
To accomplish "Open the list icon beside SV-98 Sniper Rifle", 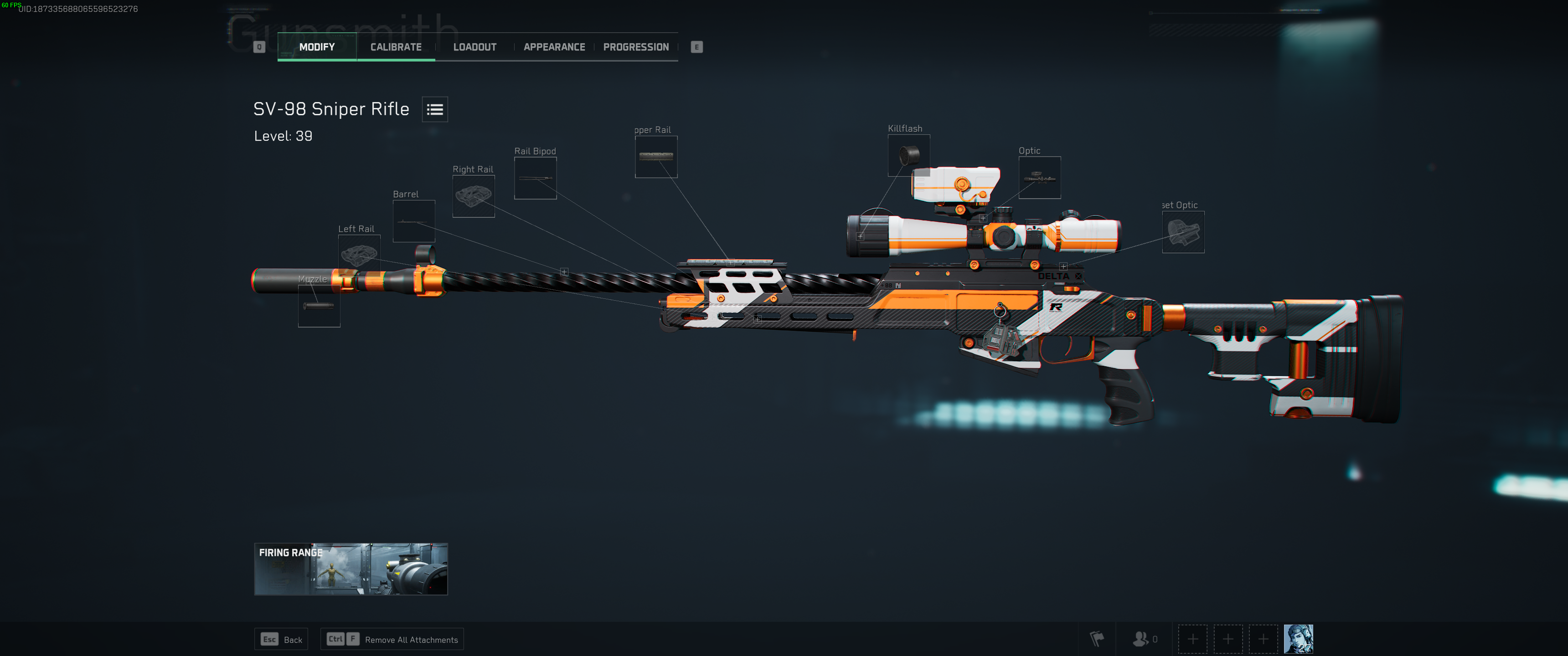I will 434,109.
